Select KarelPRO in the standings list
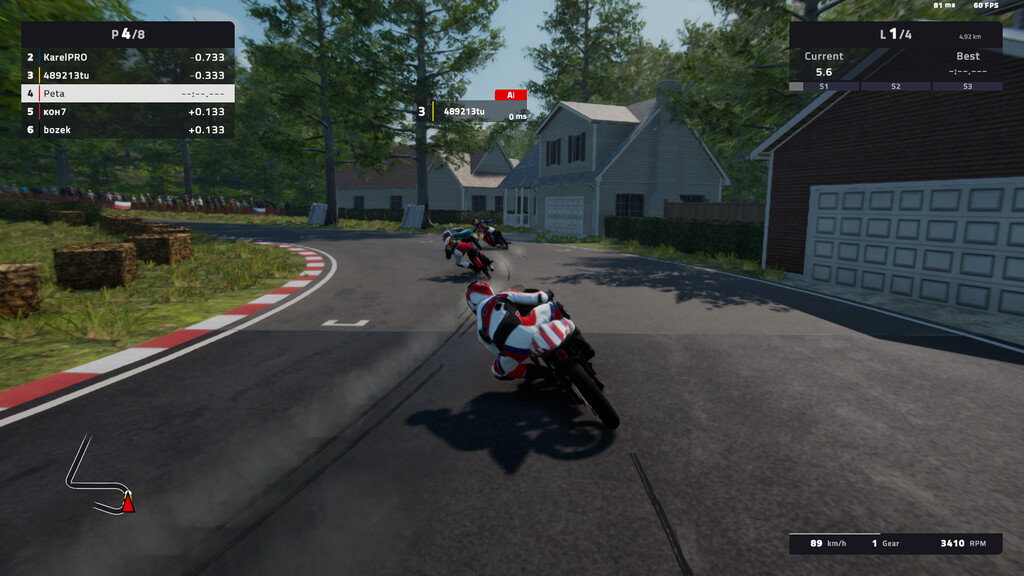The image size is (1024, 576). [127, 57]
